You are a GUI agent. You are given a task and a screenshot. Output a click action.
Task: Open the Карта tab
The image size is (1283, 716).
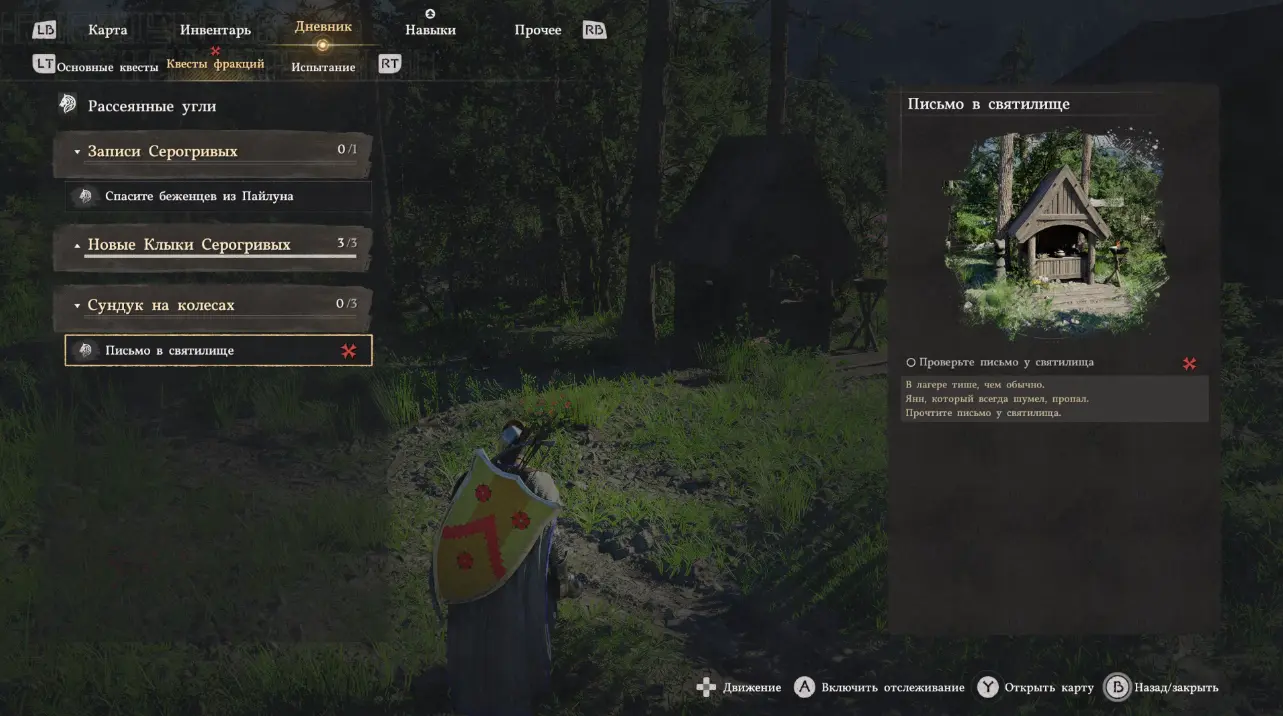point(107,30)
